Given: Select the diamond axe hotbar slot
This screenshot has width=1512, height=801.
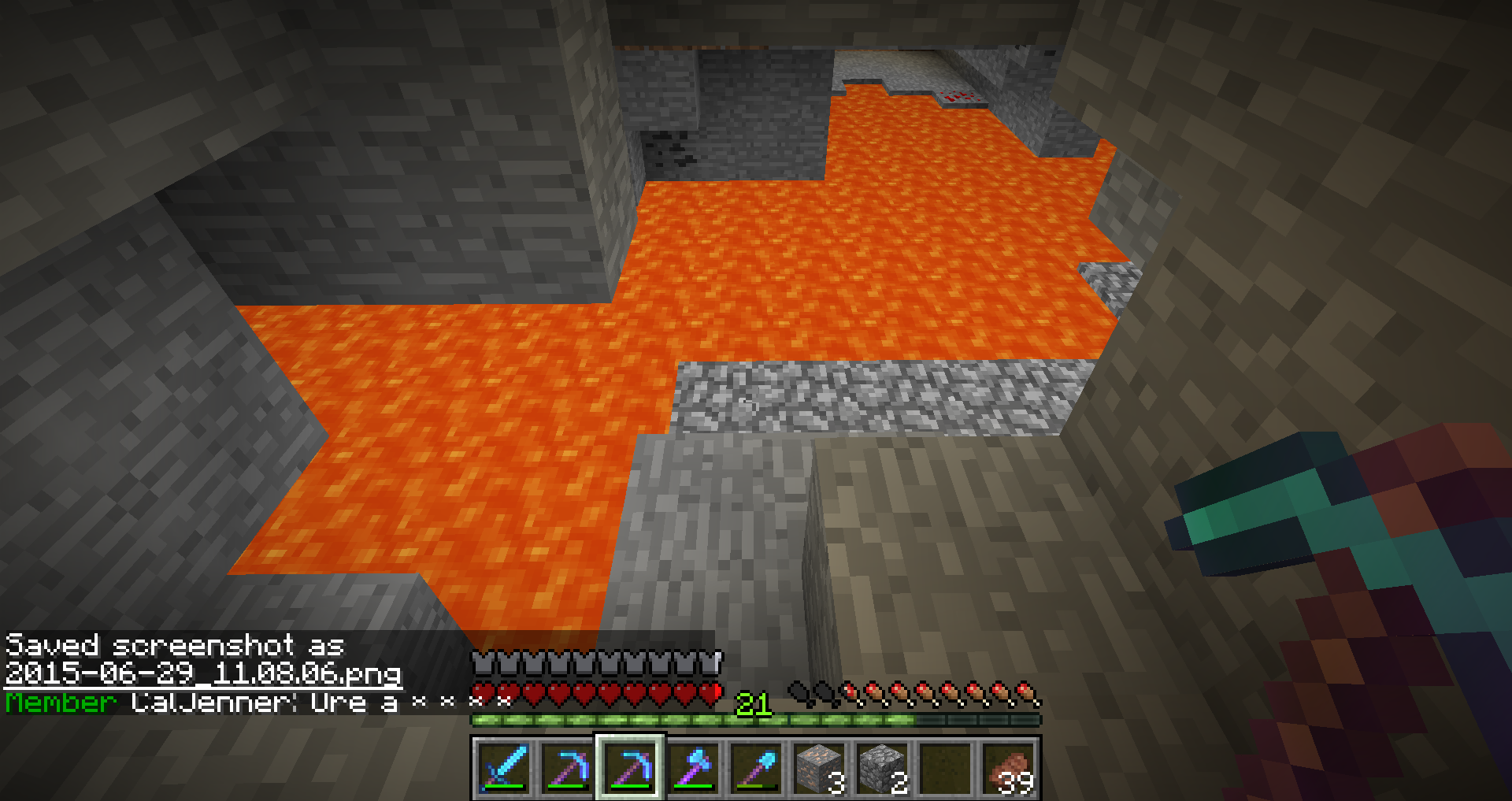Looking at the screenshot, I should pyautogui.click(x=693, y=767).
